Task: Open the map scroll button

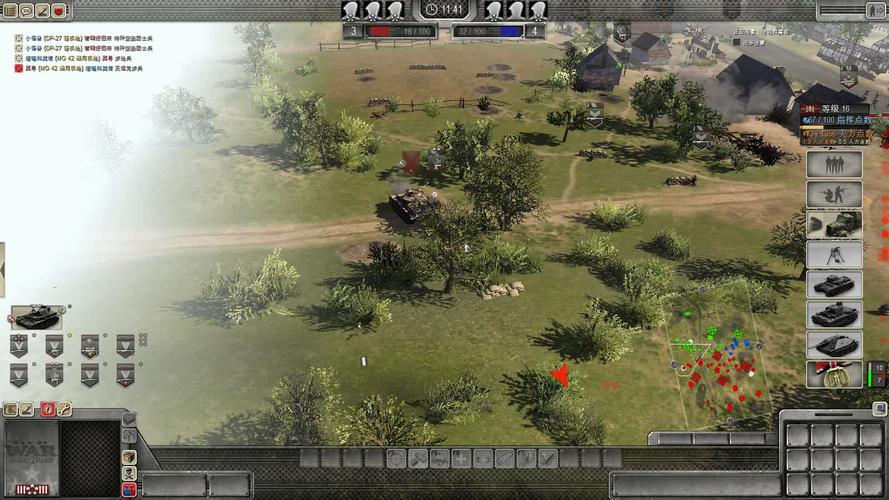Action: click(x=10, y=409)
